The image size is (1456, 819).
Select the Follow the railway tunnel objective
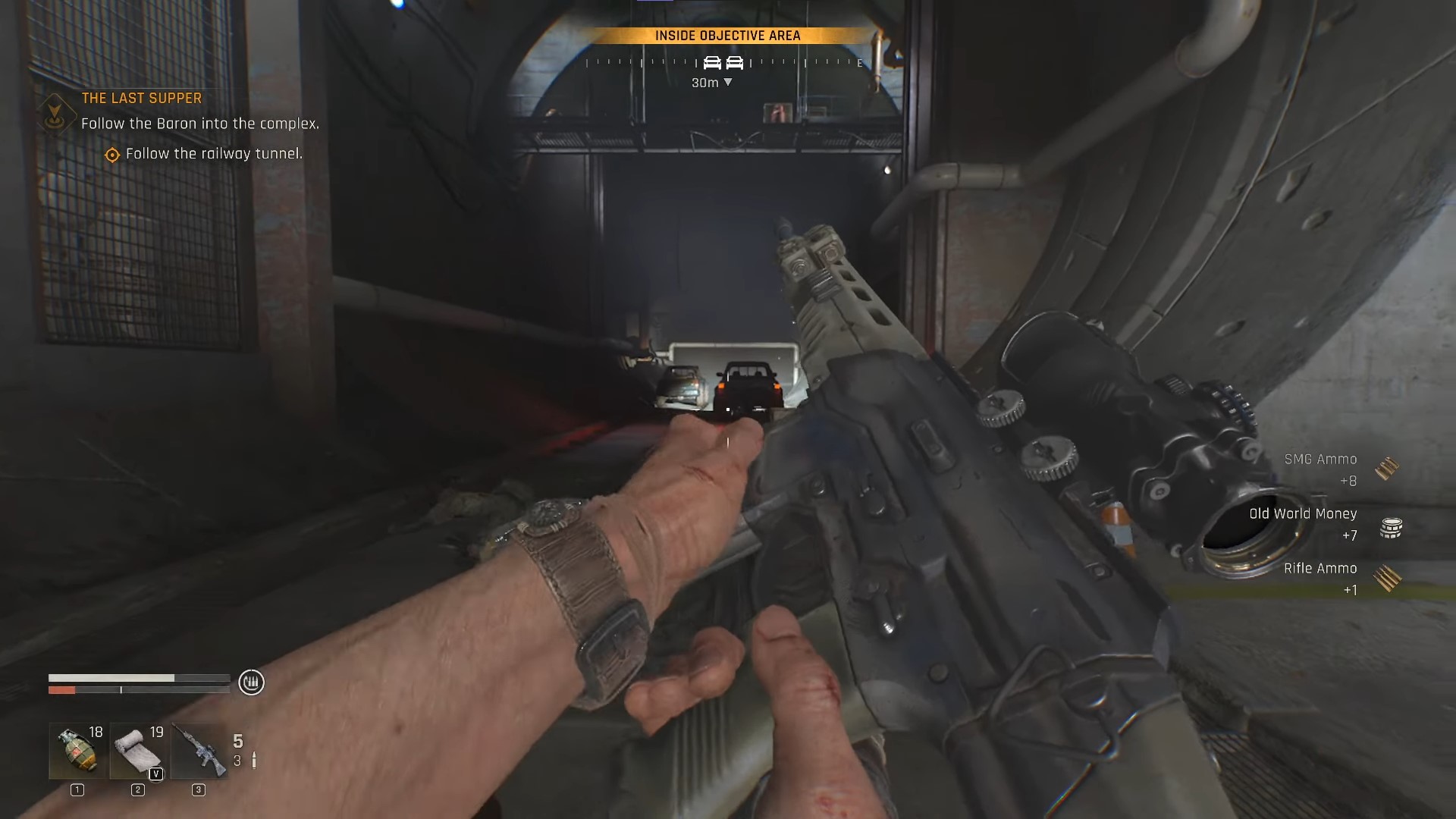(213, 154)
